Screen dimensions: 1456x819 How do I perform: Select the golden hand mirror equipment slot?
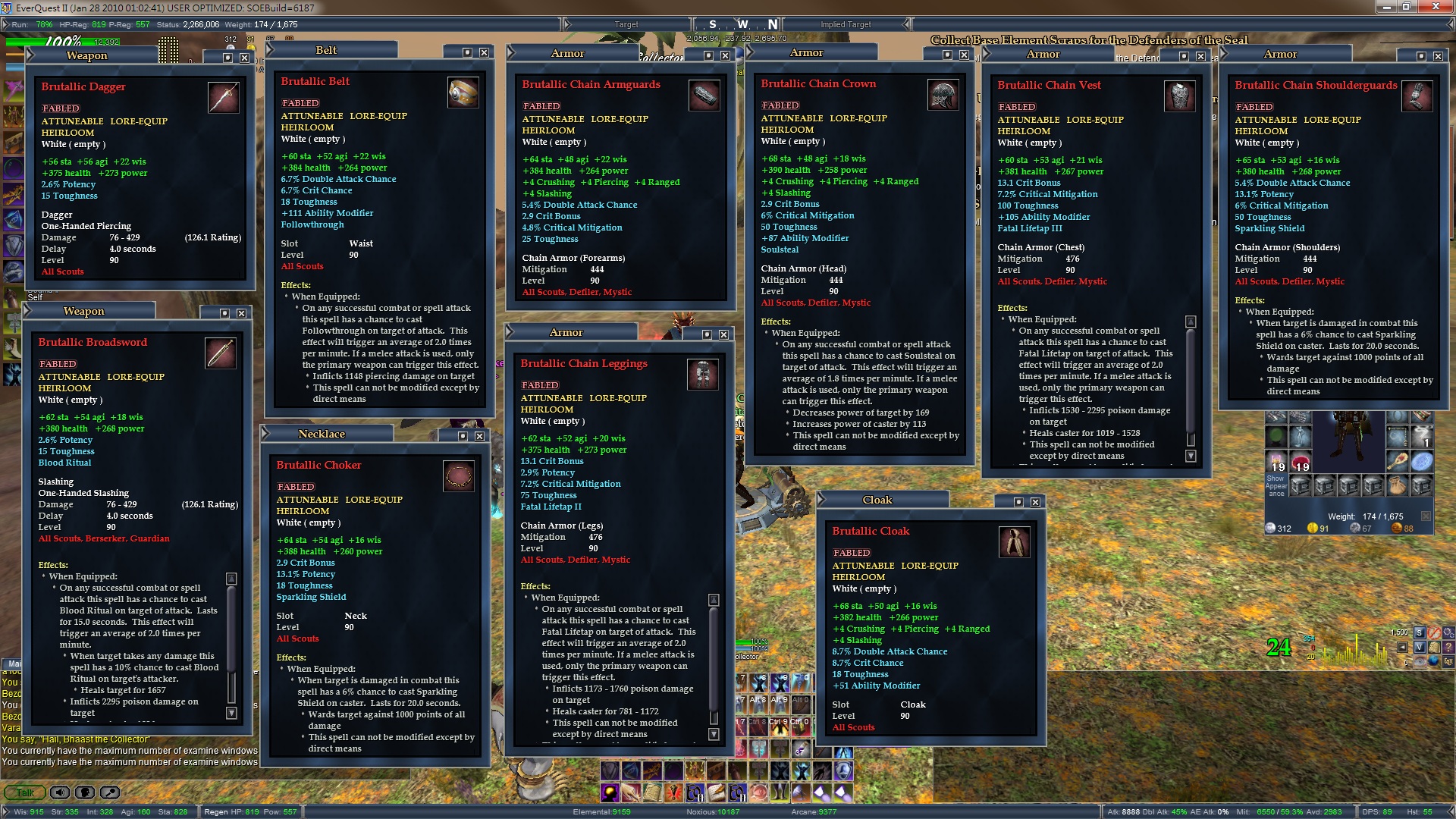coord(1398,460)
